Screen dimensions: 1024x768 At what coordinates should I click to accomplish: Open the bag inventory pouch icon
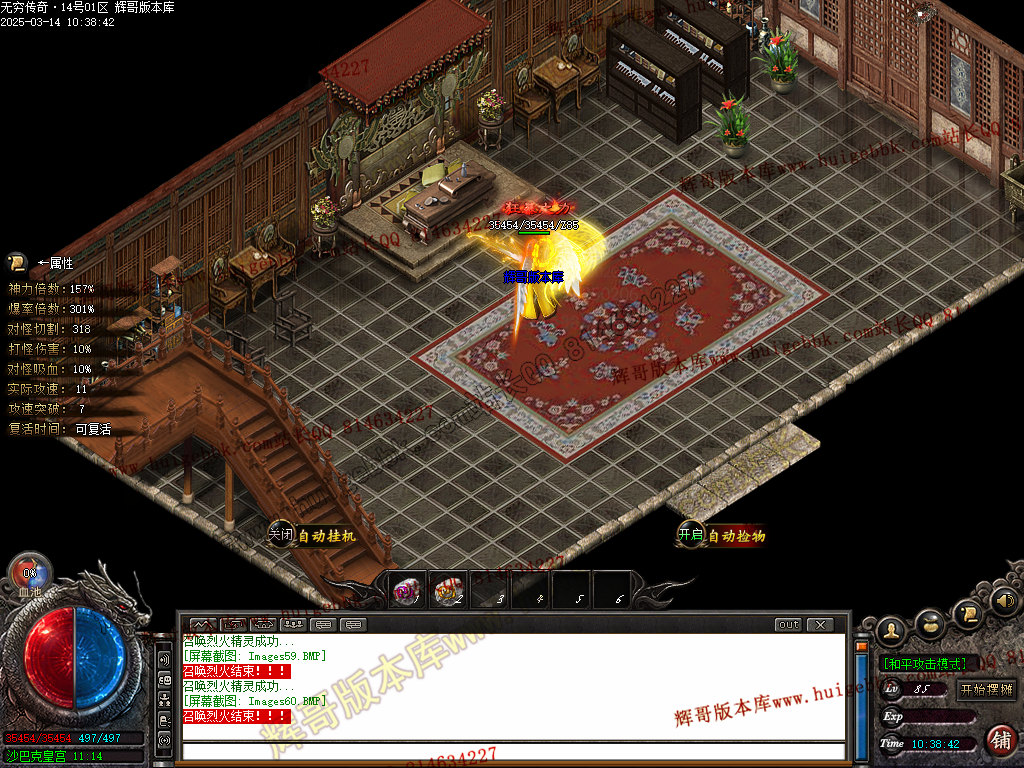coord(930,624)
